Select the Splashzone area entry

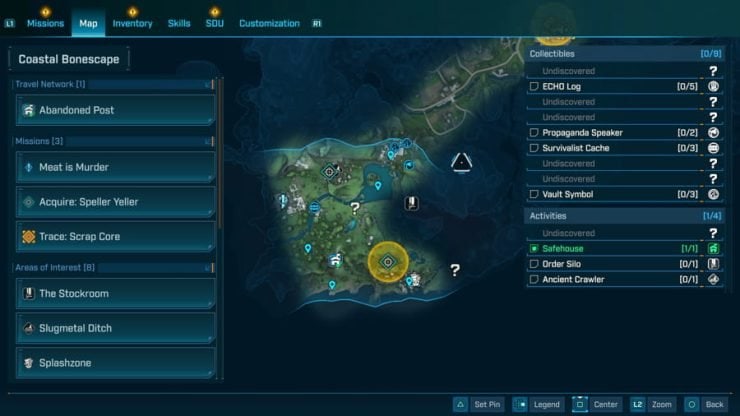point(115,362)
